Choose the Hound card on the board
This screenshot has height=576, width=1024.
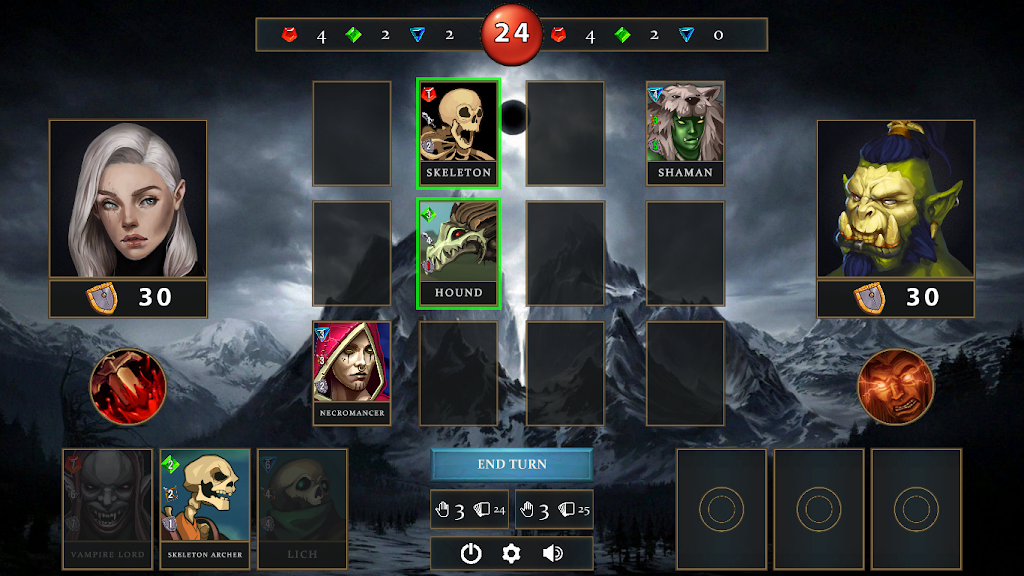point(458,253)
